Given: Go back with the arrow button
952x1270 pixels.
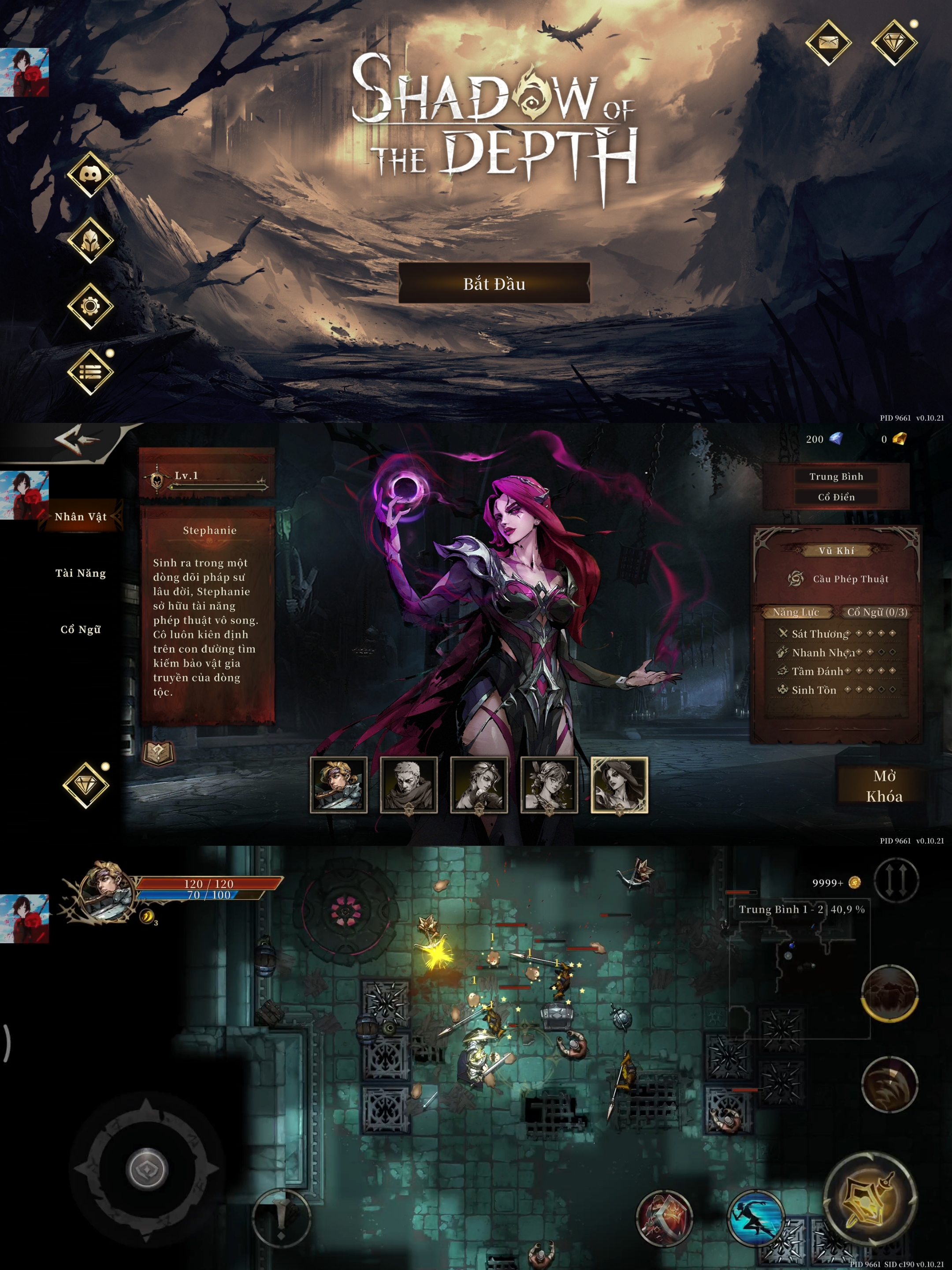Looking at the screenshot, I should click(x=78, y=441).
